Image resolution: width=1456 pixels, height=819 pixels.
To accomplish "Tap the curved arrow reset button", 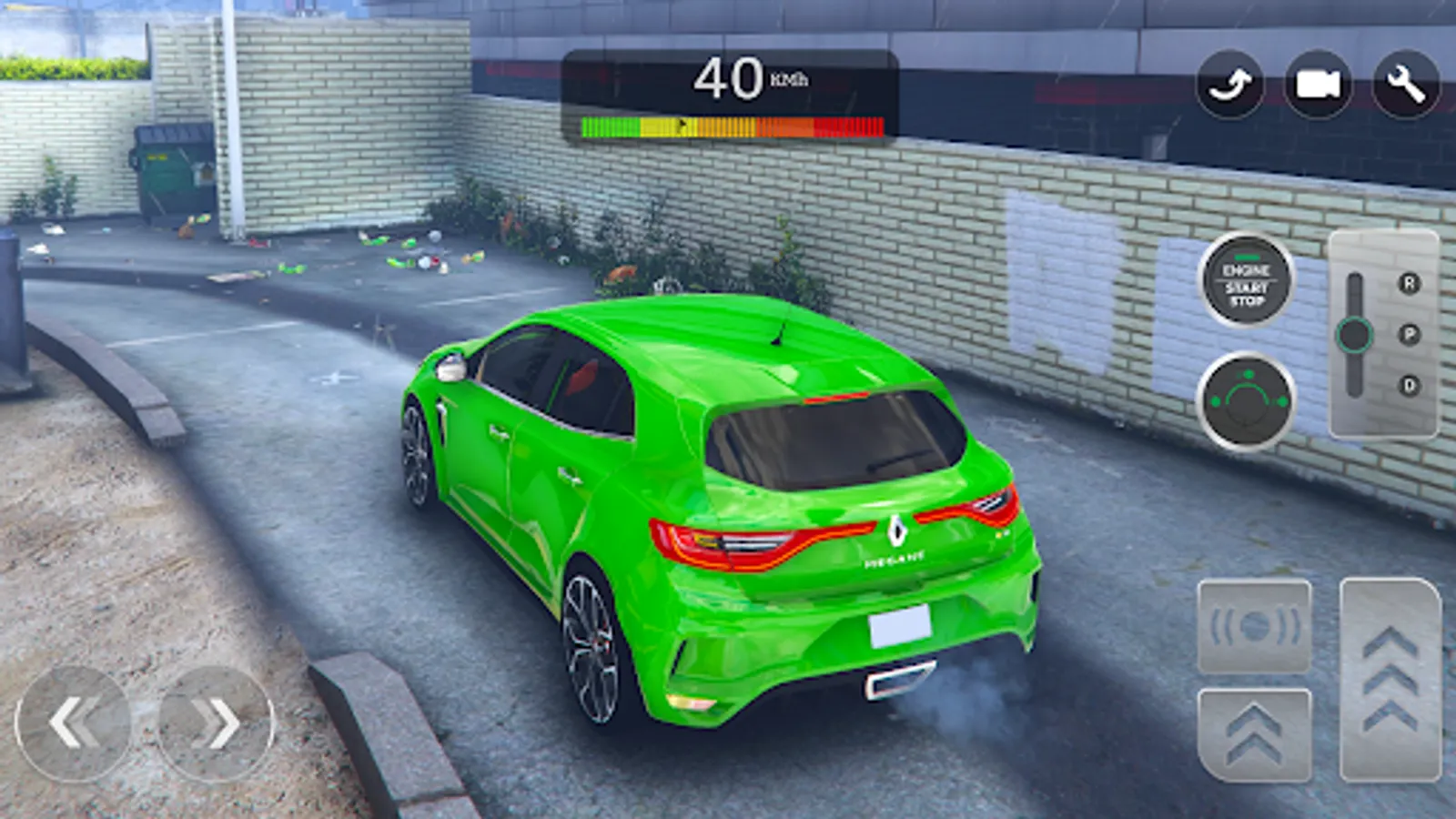I will [x=1229, y=85].
